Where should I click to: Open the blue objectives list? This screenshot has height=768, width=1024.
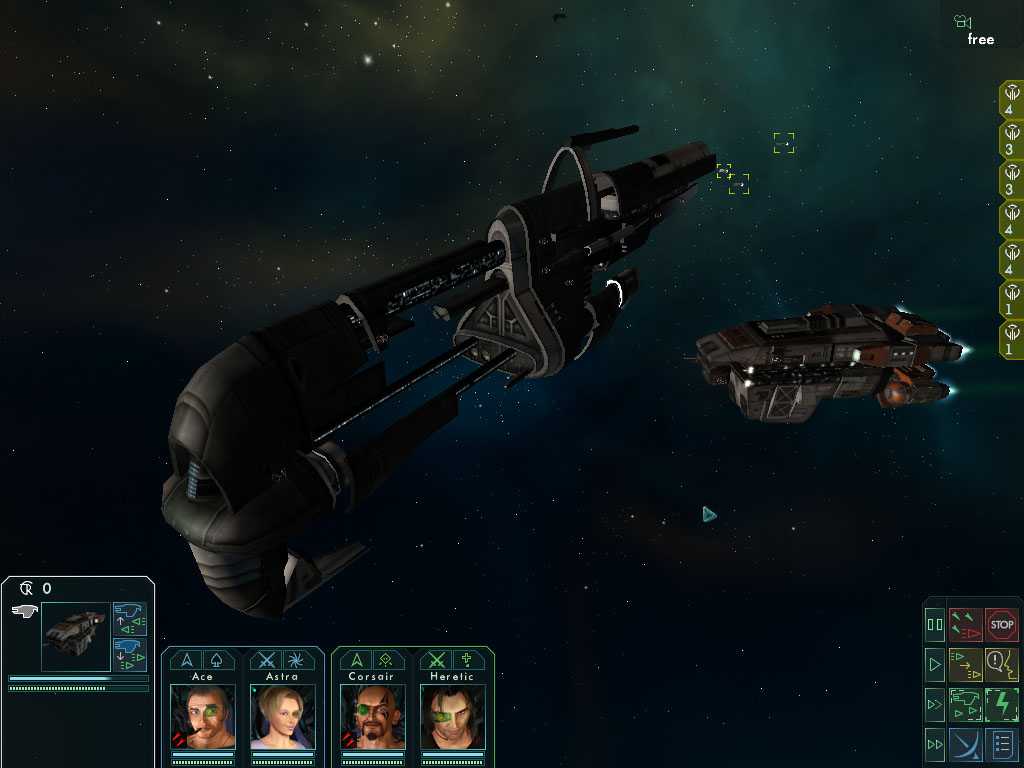coord(1001,745)
